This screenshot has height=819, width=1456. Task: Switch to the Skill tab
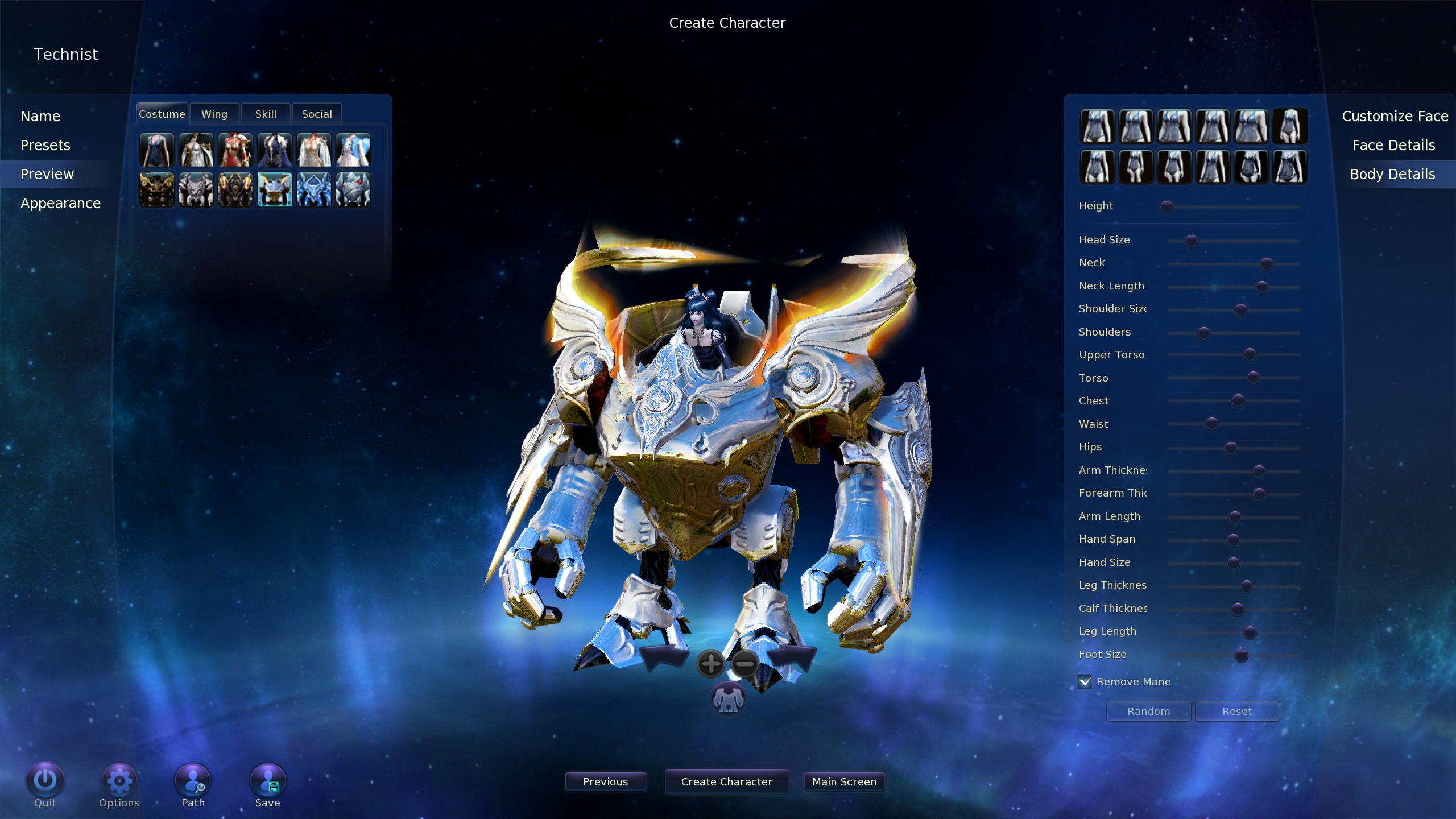click(266, 114)
